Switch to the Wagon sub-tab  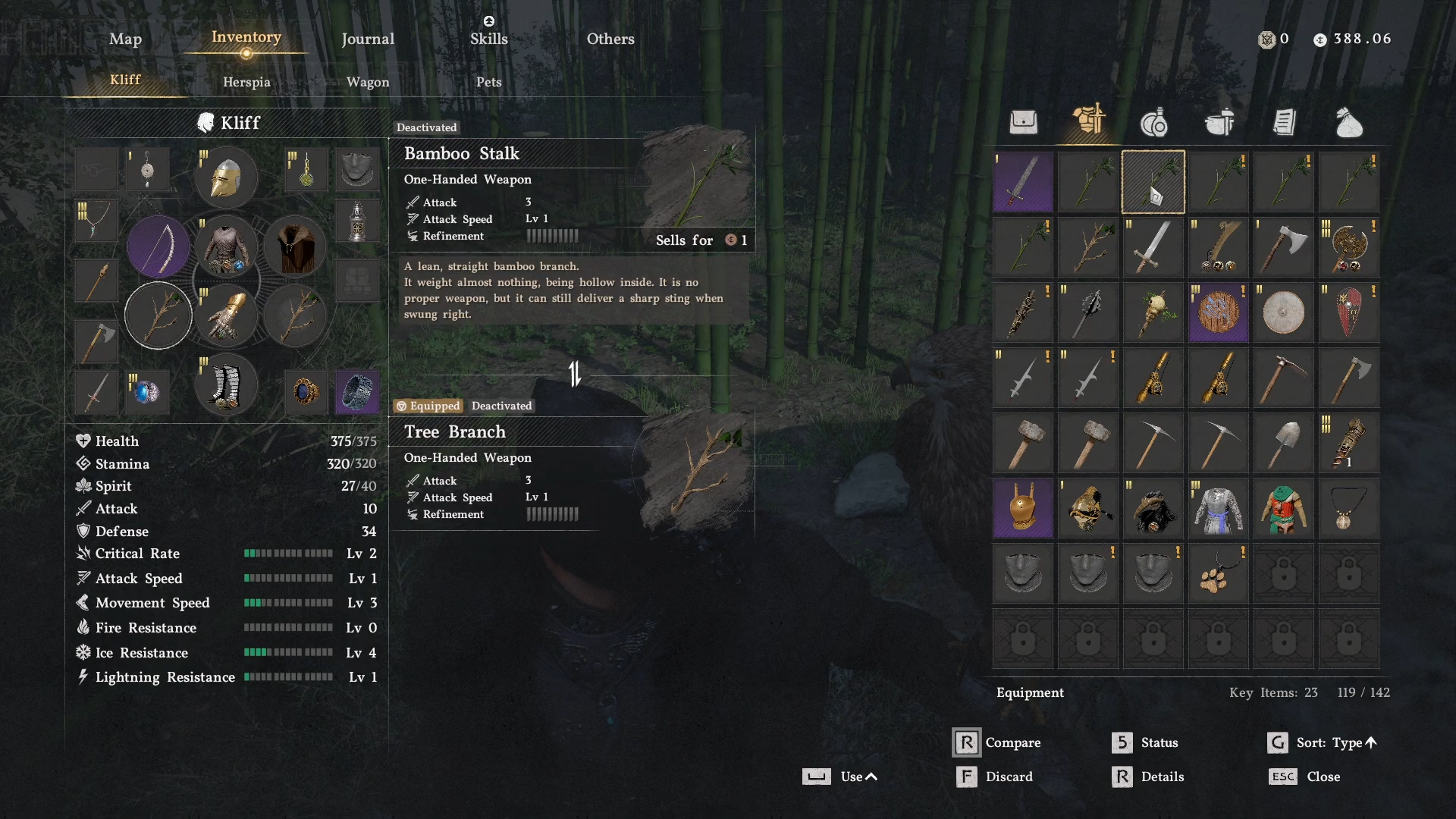(x=368, y=82)
